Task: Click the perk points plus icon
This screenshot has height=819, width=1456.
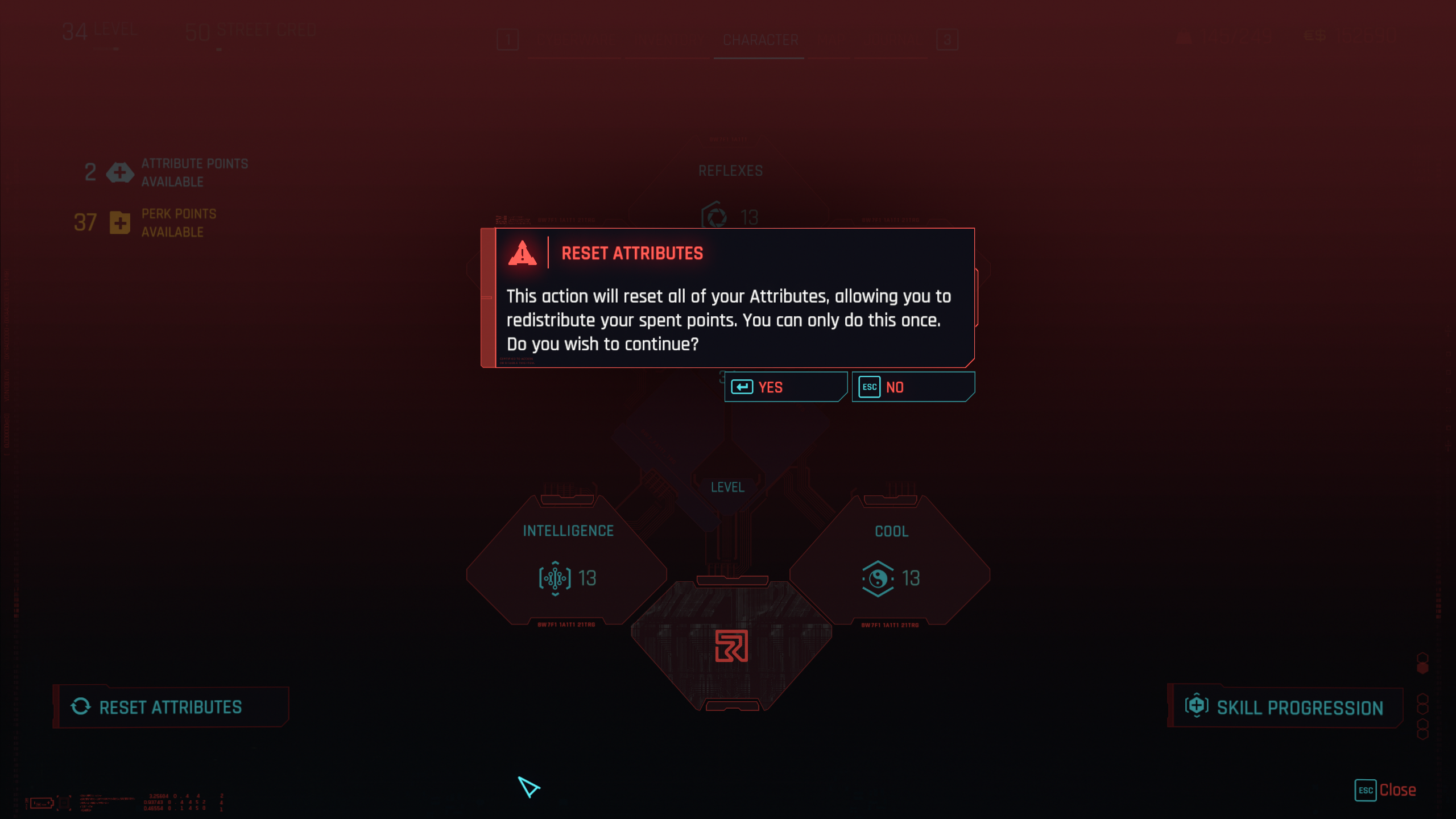Action: pyautogui.click(x=119, y=222)
